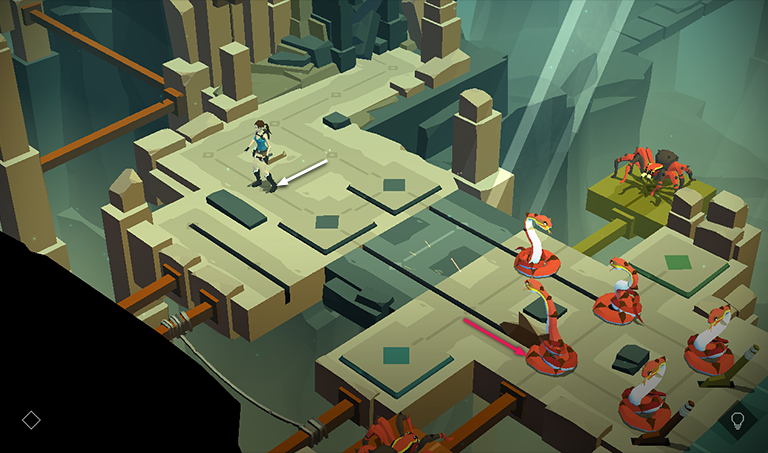768x453 pixels.
Task: Open the pause menu diamond icon
Action: (31, 419)
